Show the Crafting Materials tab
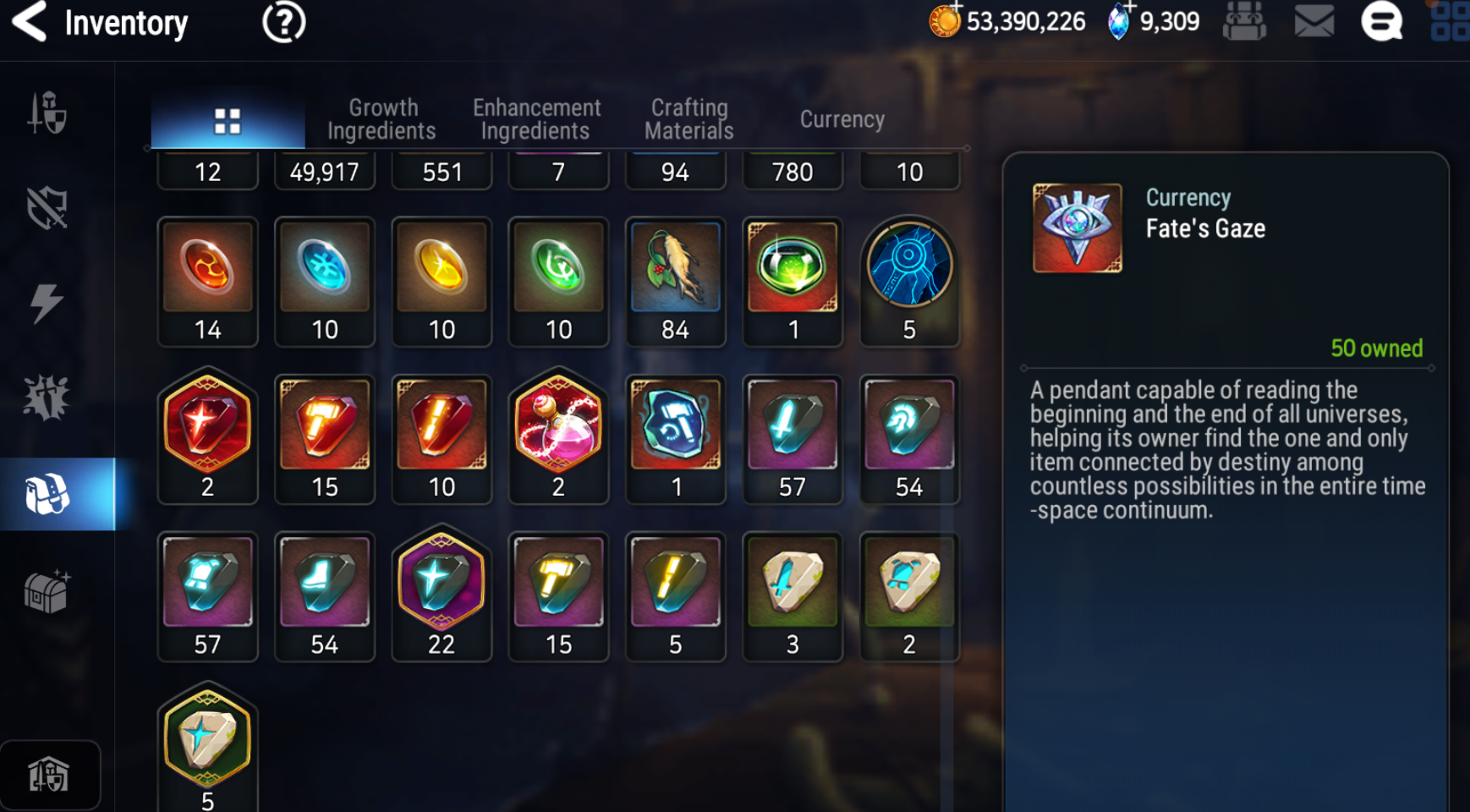The image size is (1470, 812). (x=688, y=119)
